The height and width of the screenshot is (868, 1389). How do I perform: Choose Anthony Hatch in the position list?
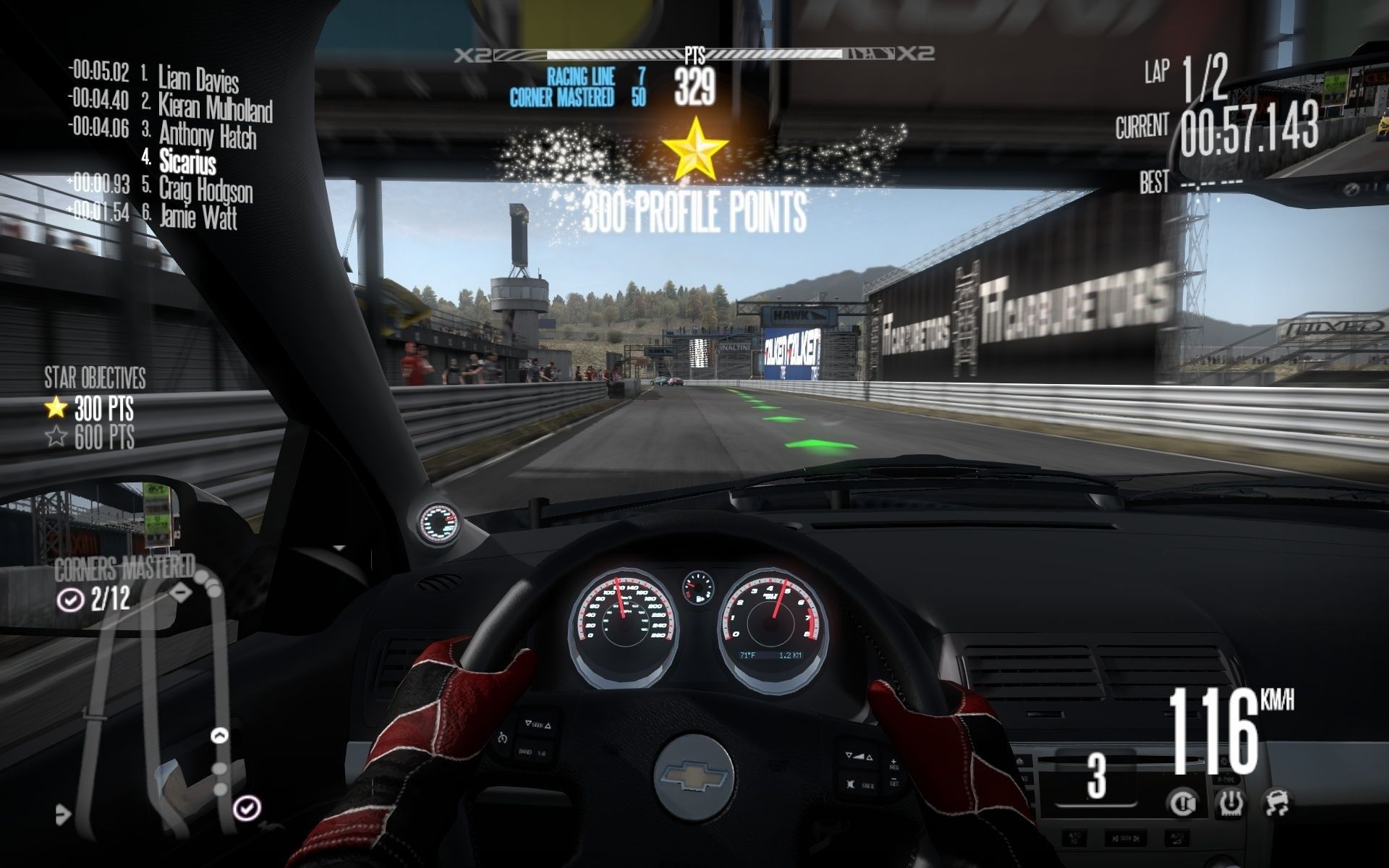(x=207, y=134)
